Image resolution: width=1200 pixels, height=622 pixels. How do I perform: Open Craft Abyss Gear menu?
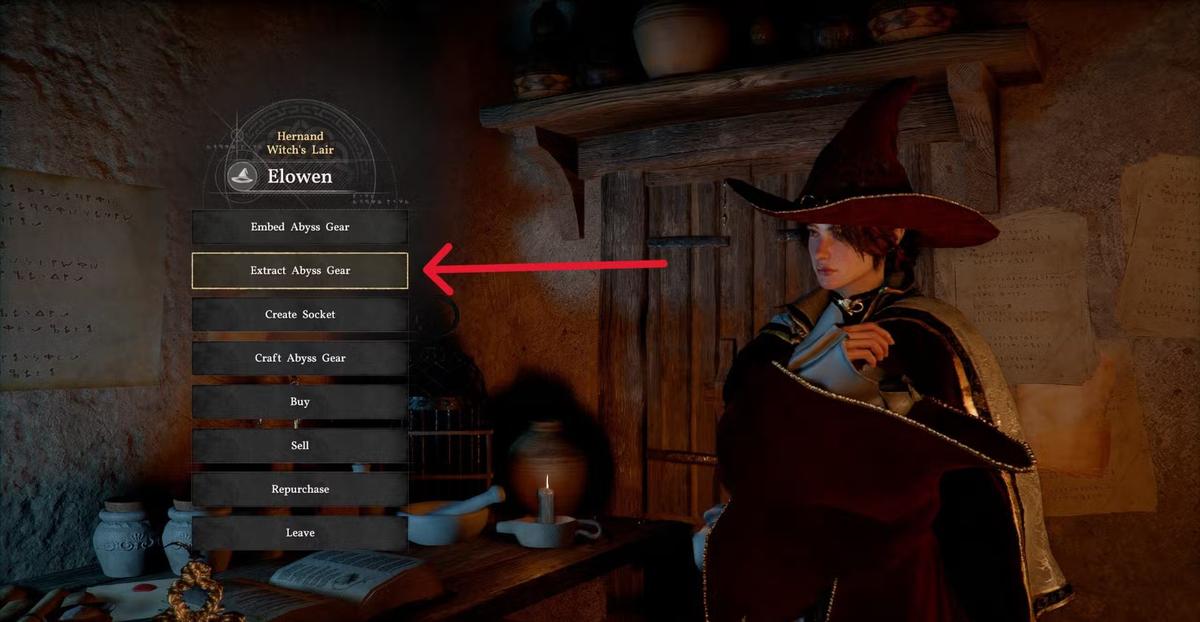tap(300, 358)
